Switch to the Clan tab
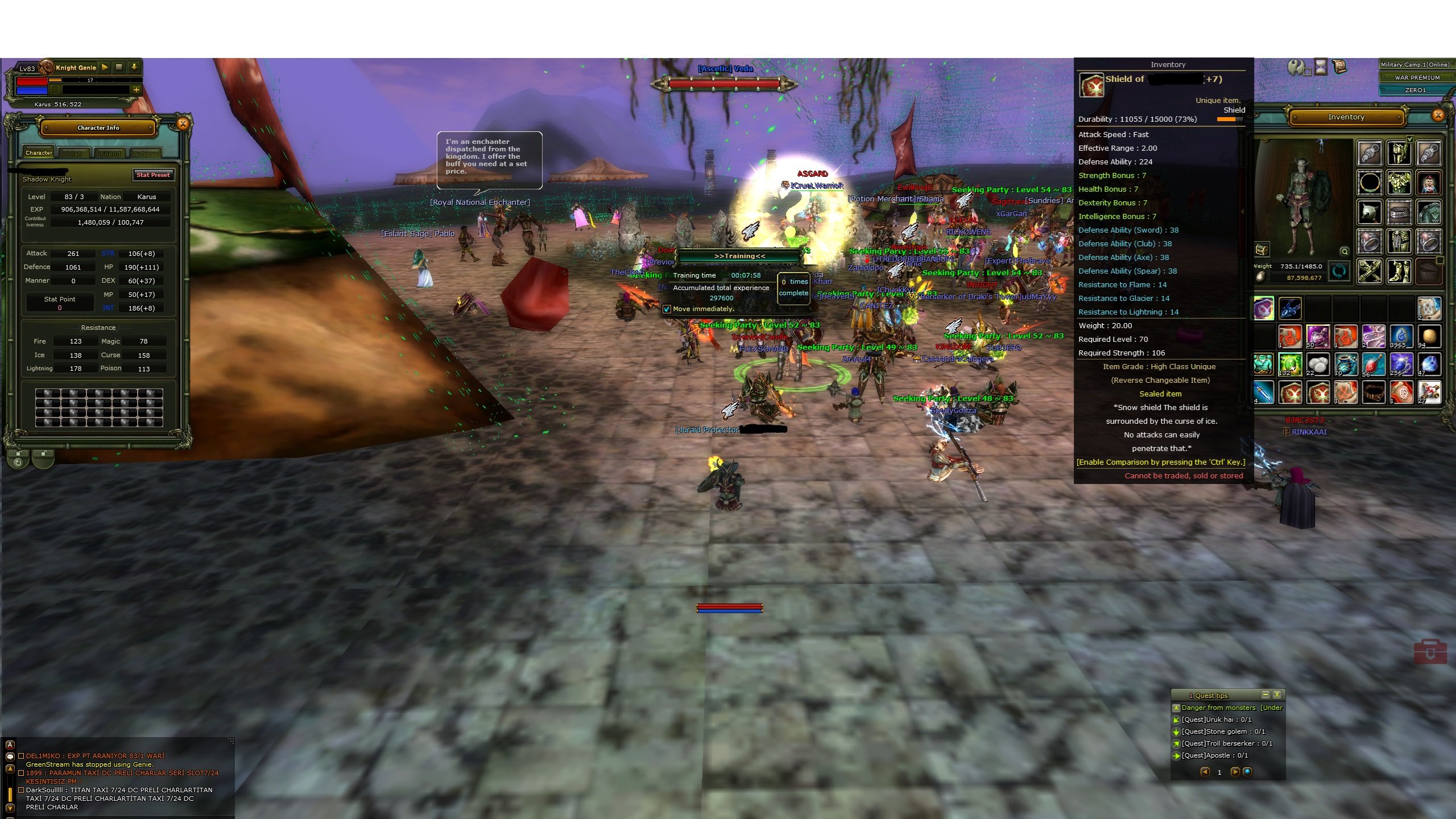 pos(75,153)
